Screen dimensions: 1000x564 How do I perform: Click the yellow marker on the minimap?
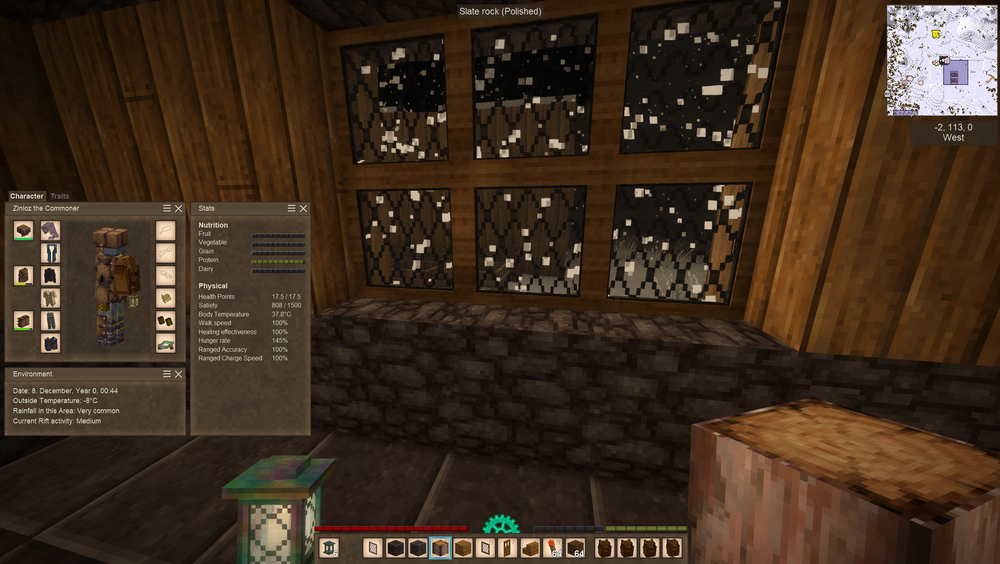tap(934, 34)
